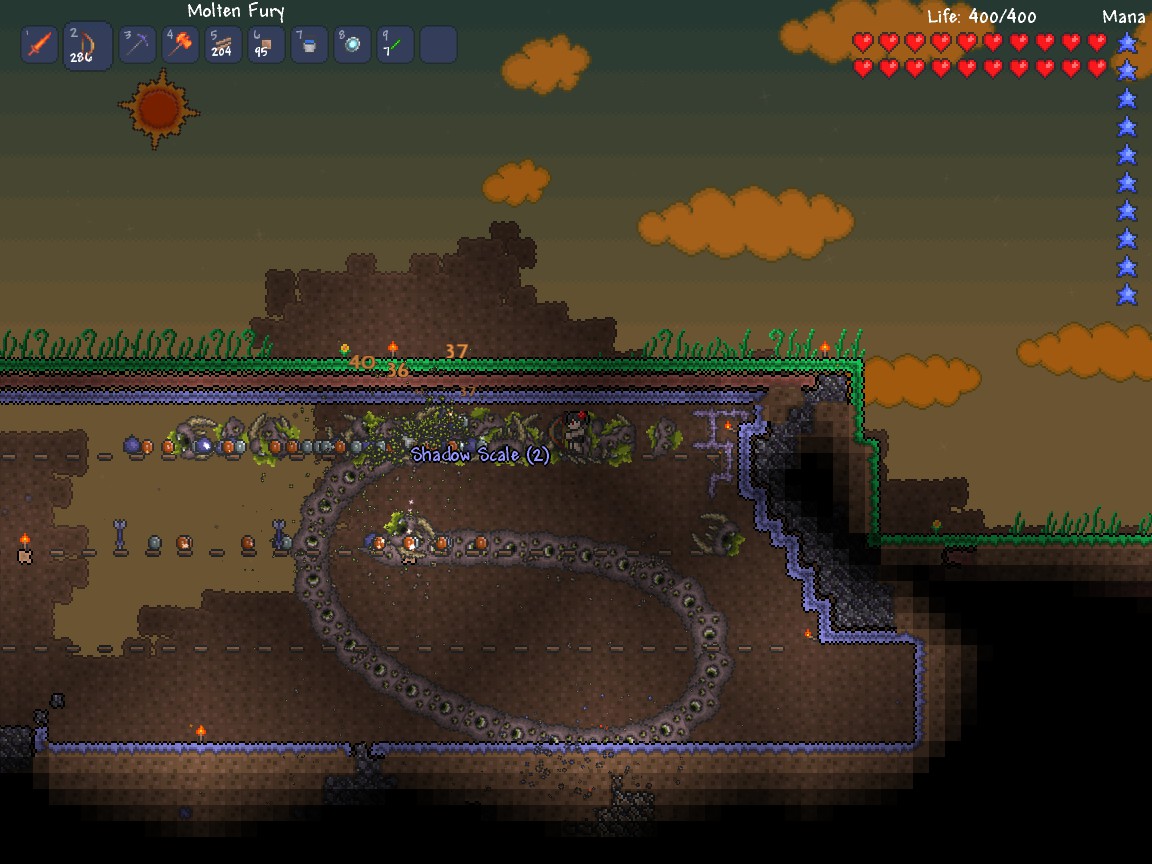This screenshot has height=864, width=1152.
Task: Select the empty last hotbar slot
Action: coord(438,45)
